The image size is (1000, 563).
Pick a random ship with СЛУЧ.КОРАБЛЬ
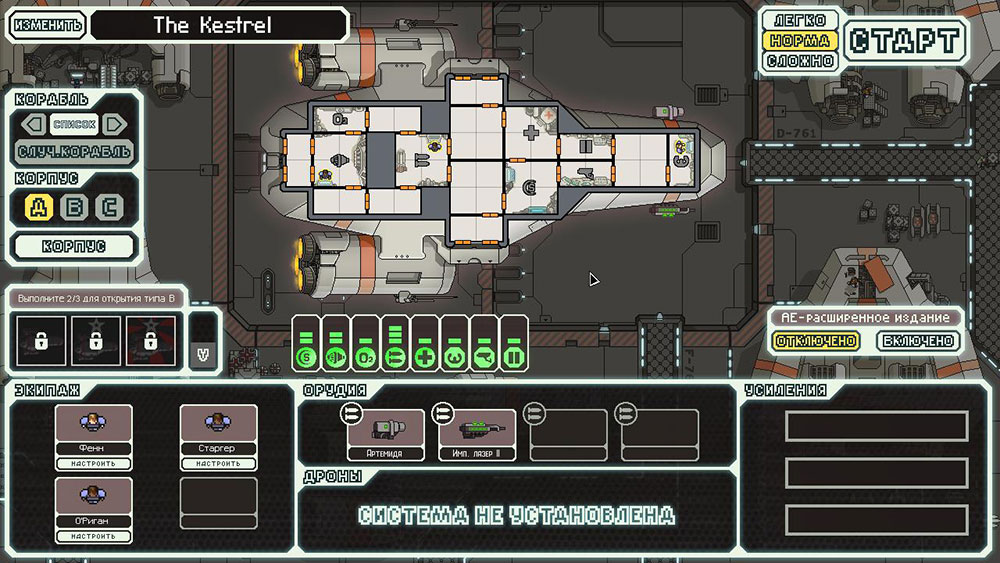(74, 152)
